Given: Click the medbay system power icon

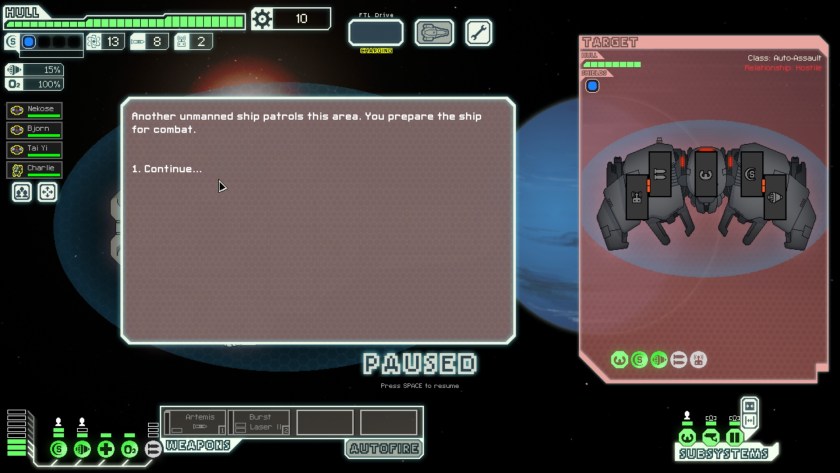Looking at the screenshot, I should tap(106, 449).
